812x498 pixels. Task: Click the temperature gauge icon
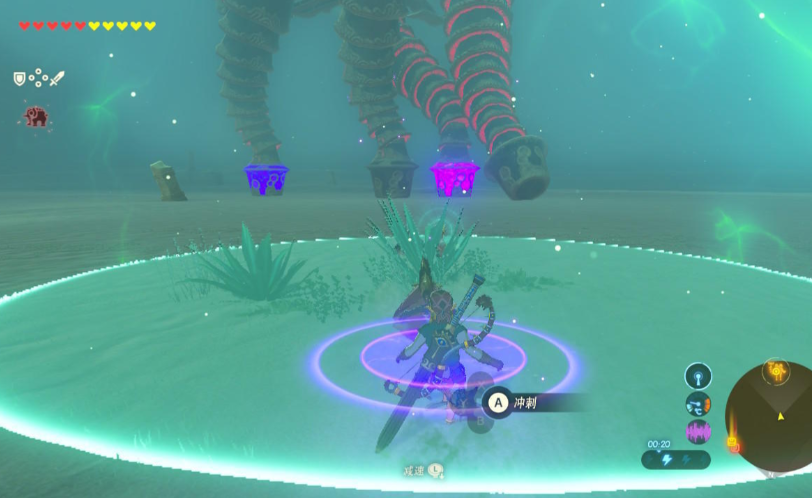point(697,404)
